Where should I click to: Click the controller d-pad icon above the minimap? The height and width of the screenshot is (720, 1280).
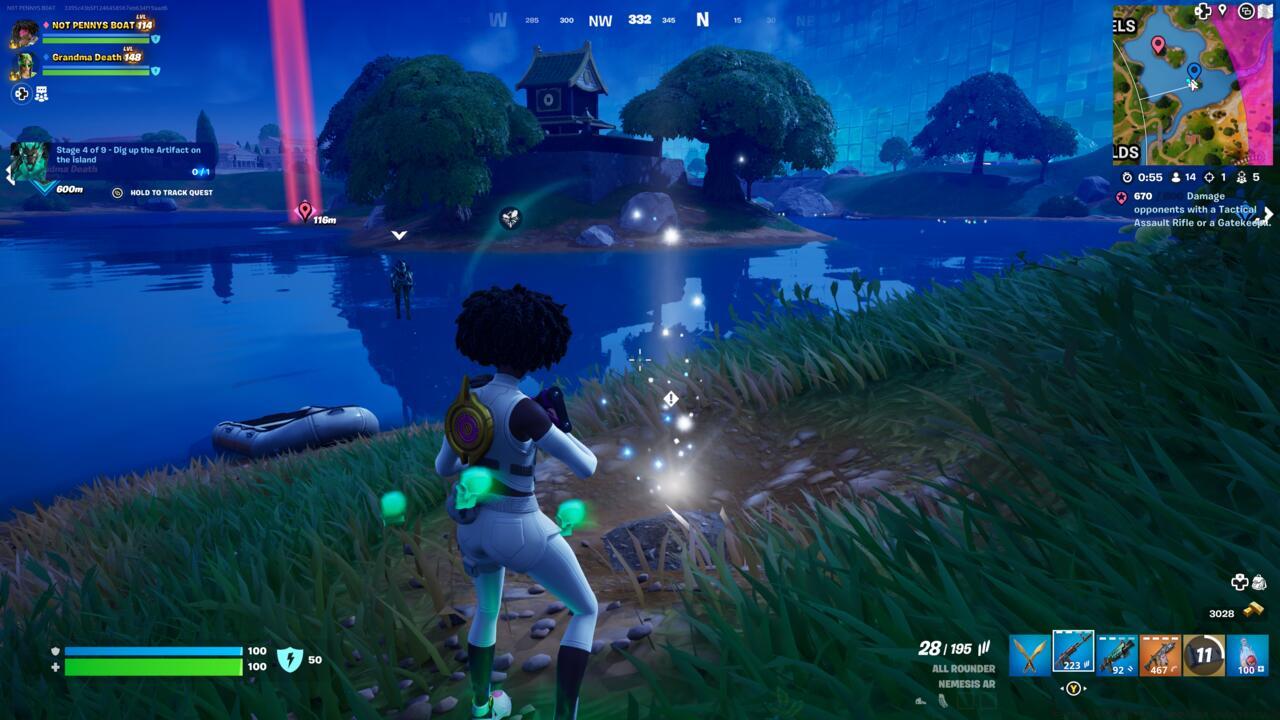point(1202,10)
